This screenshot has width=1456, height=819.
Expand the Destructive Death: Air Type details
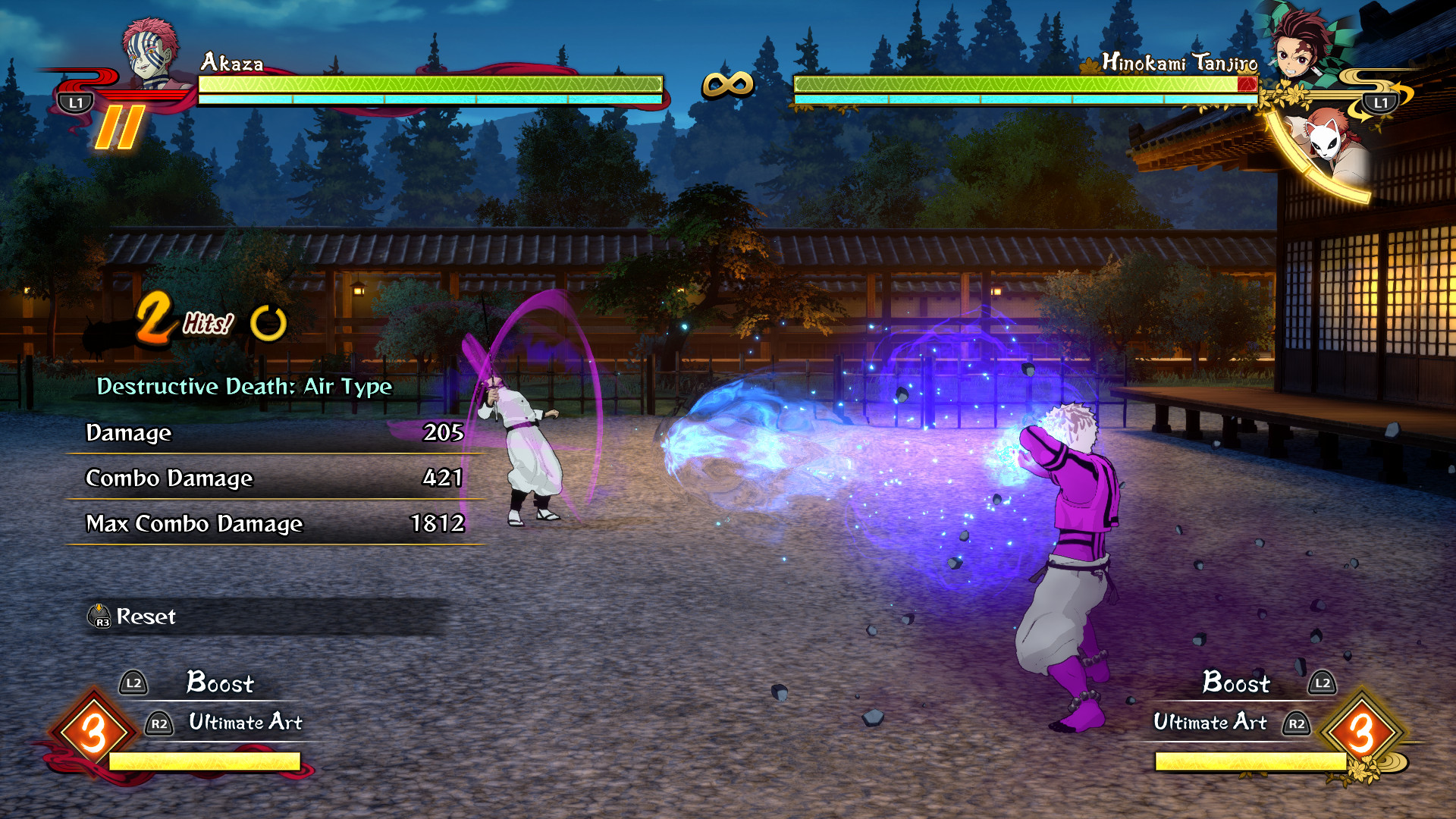[x=243, y=387]
